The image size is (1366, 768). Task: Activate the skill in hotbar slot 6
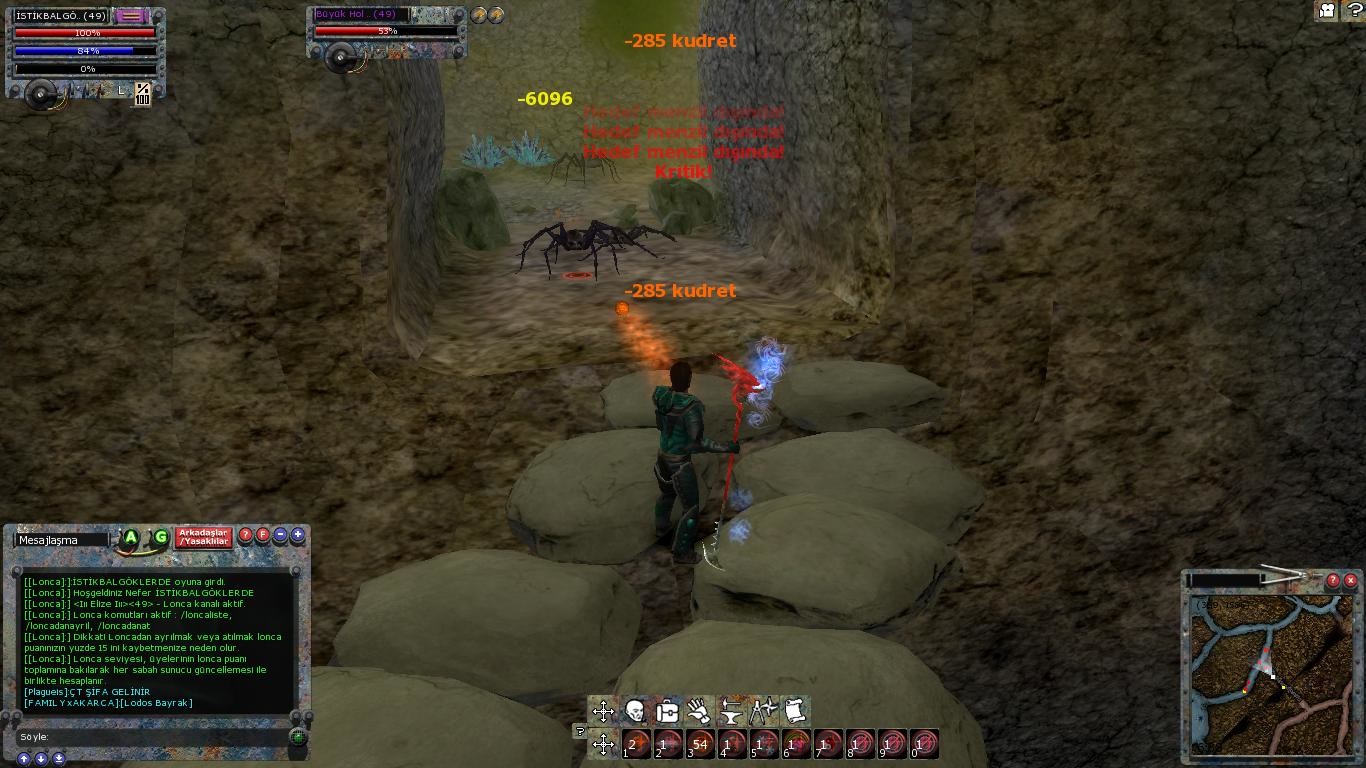click(797, 744)
